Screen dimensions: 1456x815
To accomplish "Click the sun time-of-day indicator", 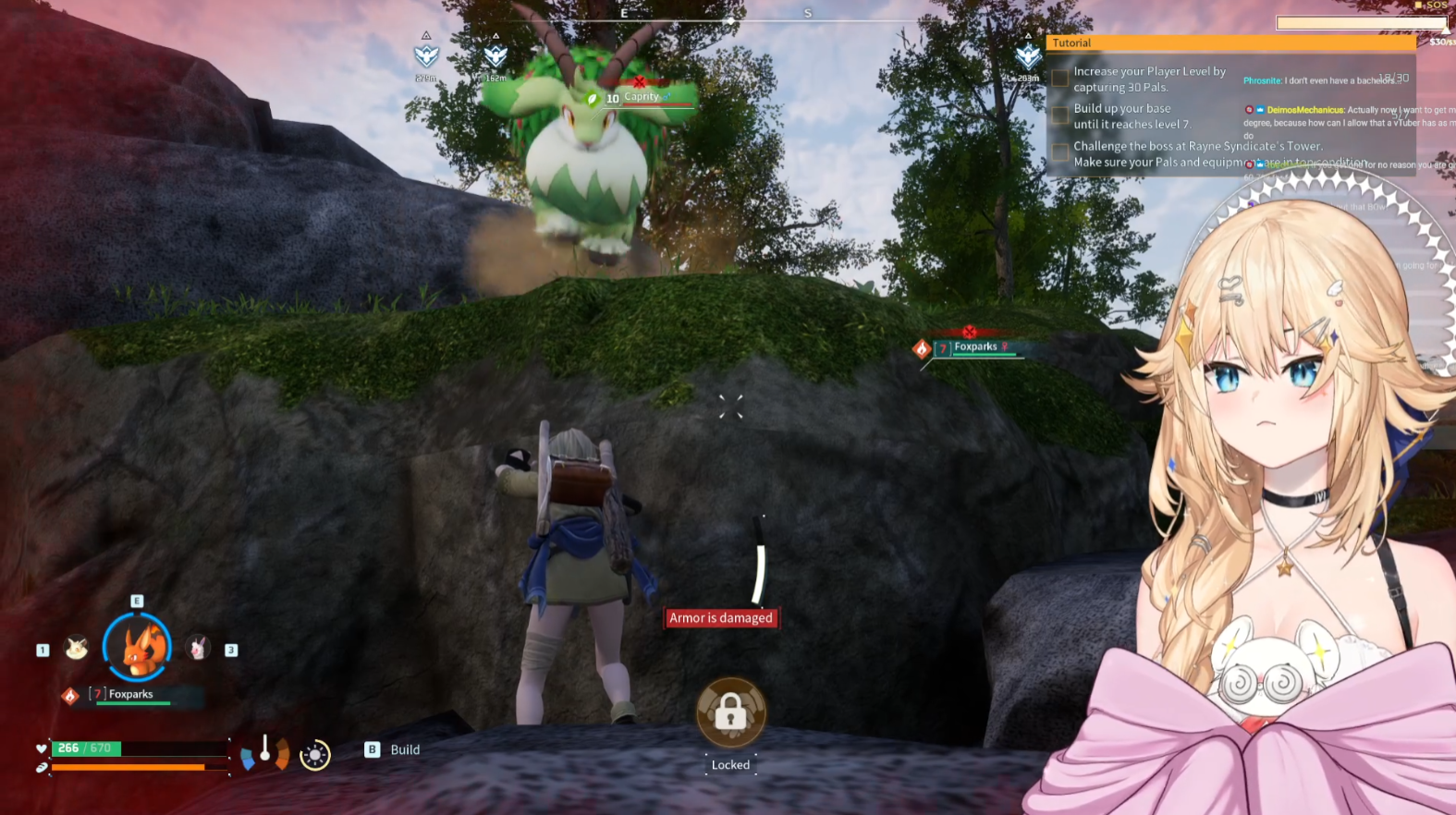I will [x=315, y=755].
